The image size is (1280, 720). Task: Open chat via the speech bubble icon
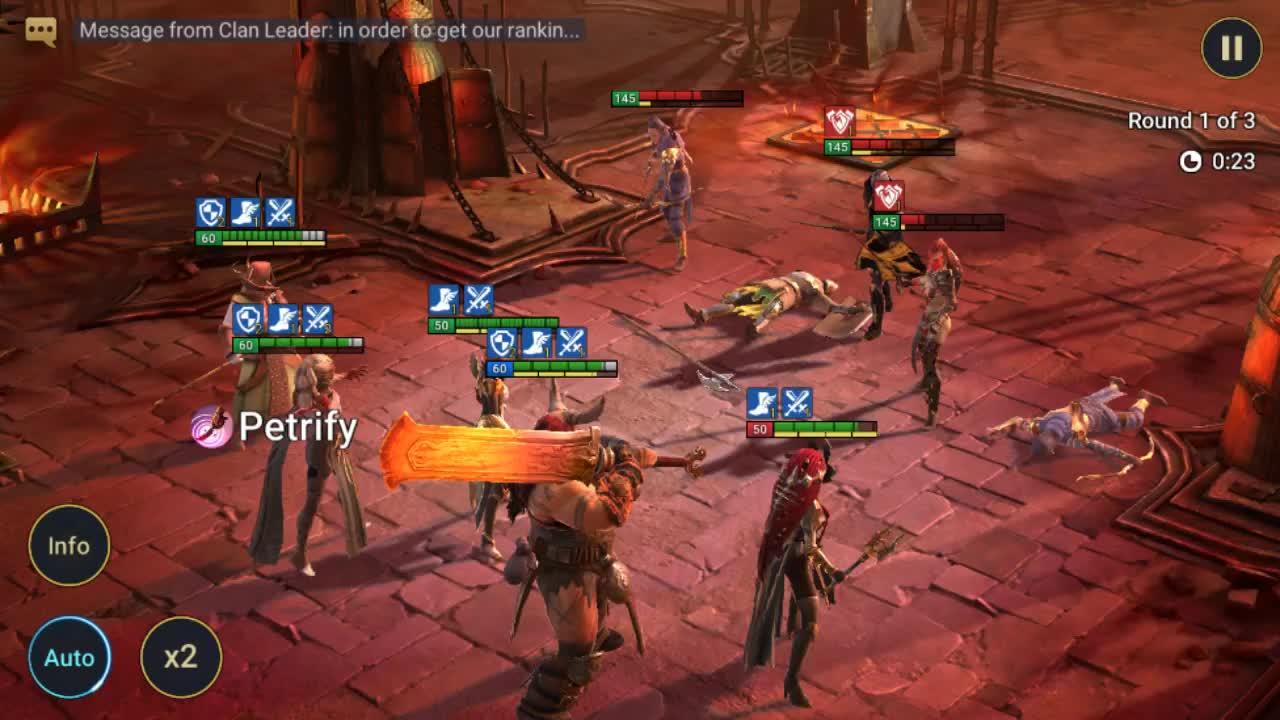click(41, 31)
